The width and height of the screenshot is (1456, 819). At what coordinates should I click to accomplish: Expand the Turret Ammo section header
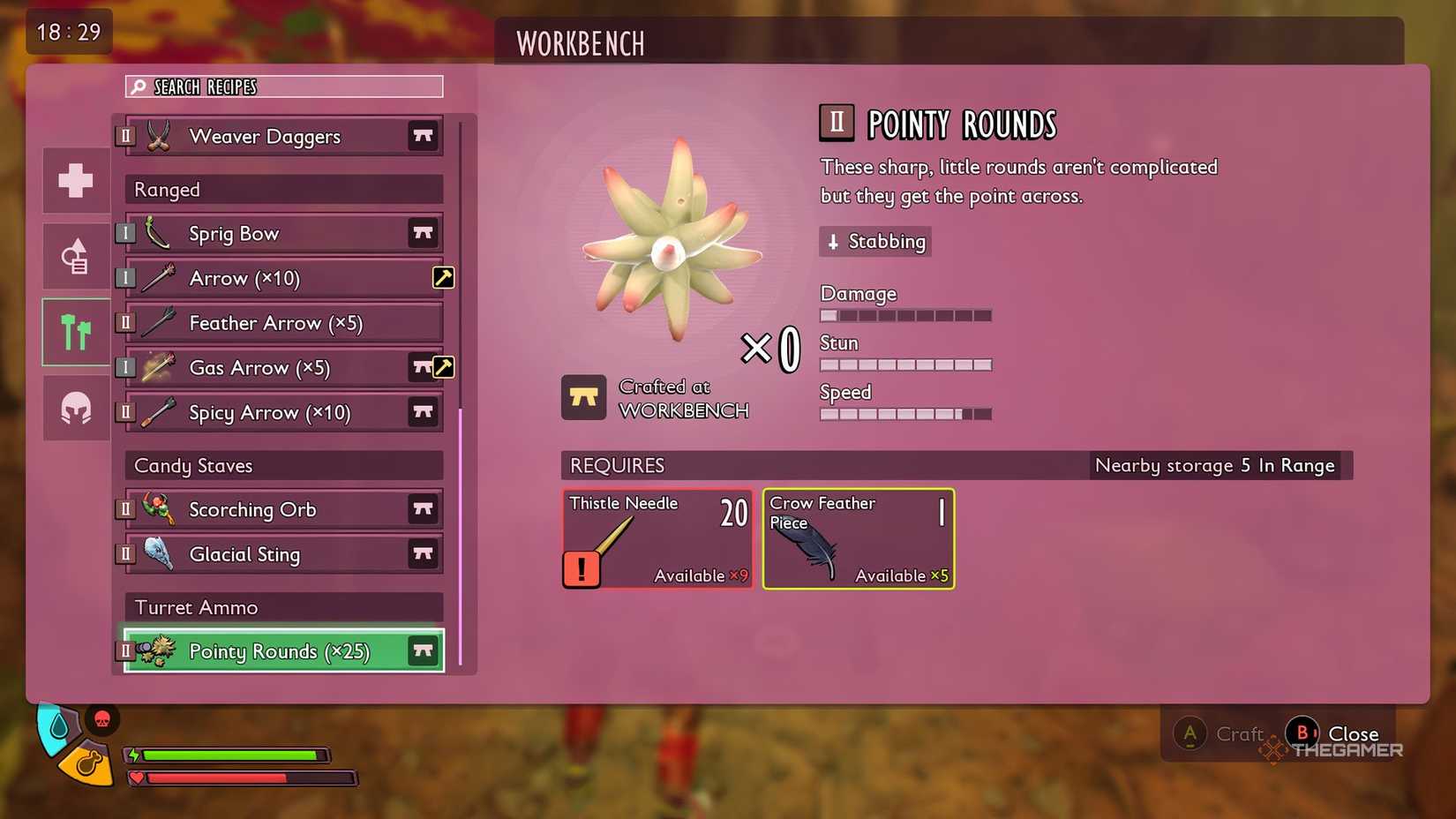coord(282,607)
